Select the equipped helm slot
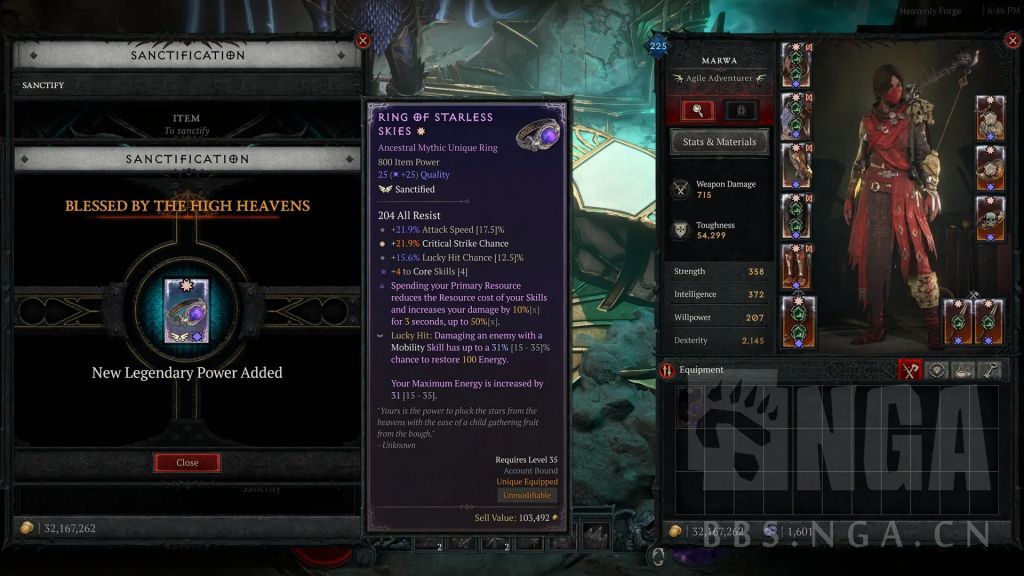 (x=796, y=65)
